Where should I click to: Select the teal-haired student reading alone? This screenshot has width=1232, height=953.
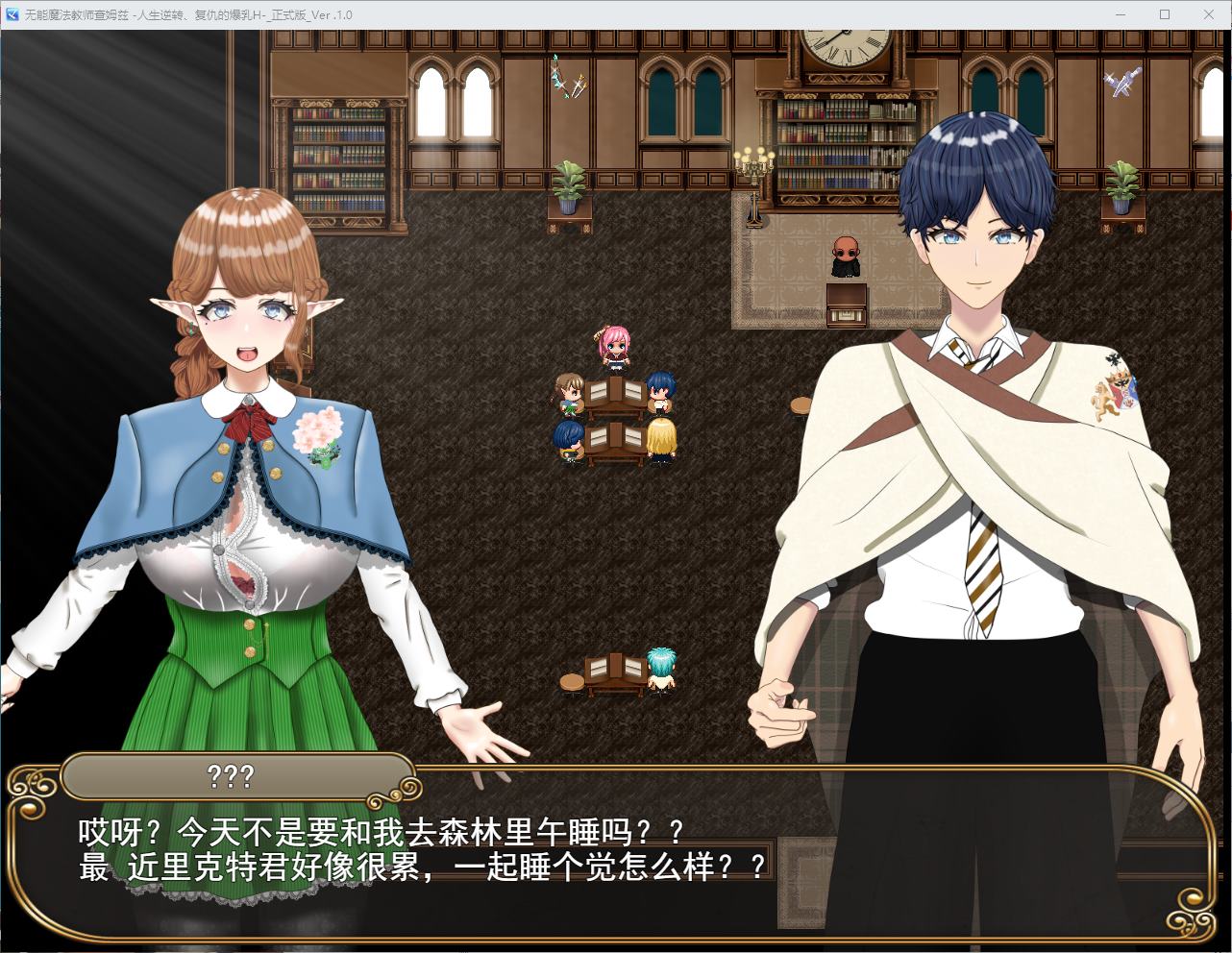pos(661,668)
